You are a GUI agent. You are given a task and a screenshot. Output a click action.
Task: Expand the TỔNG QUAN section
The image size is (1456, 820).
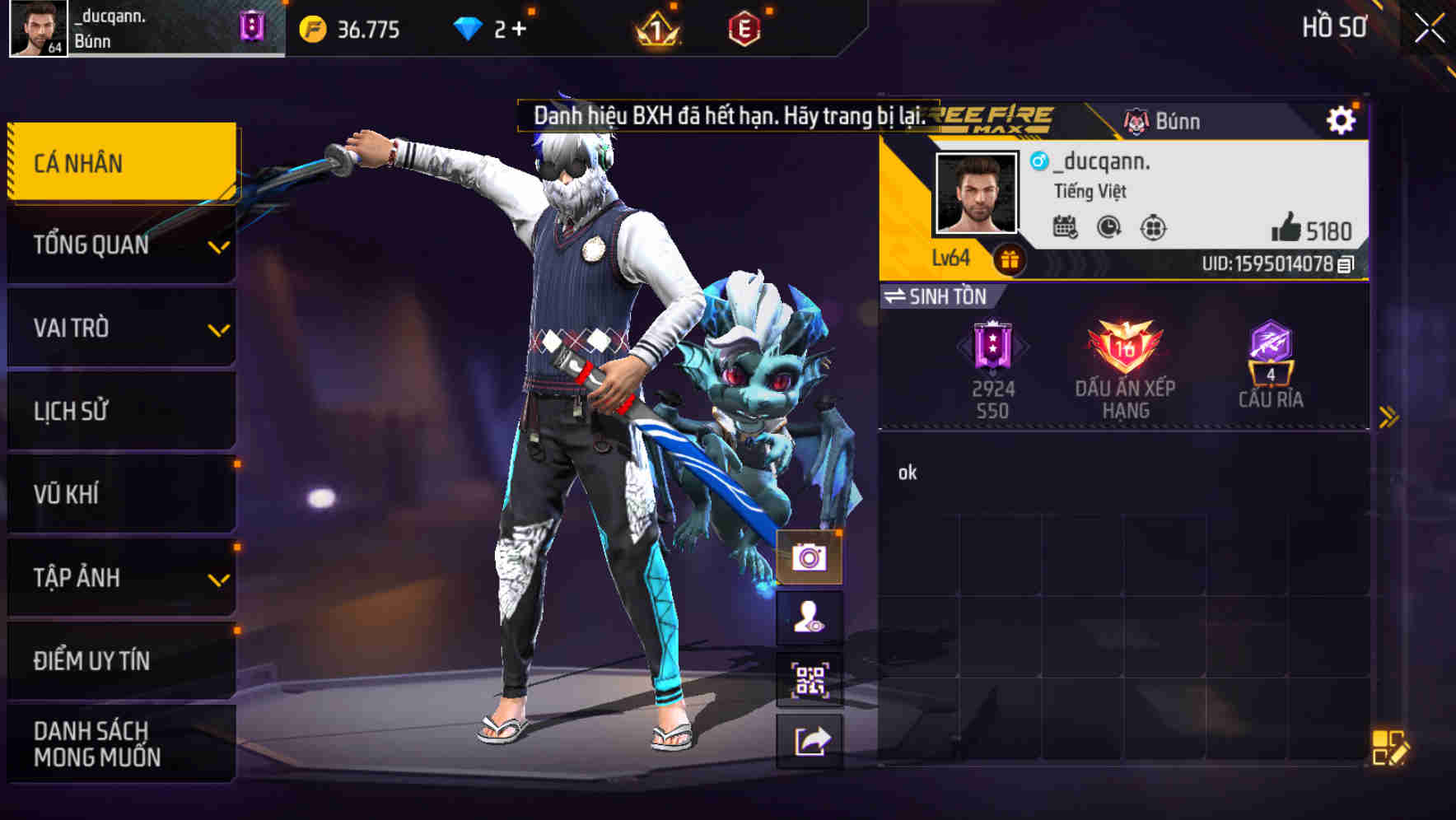[119, 245]
